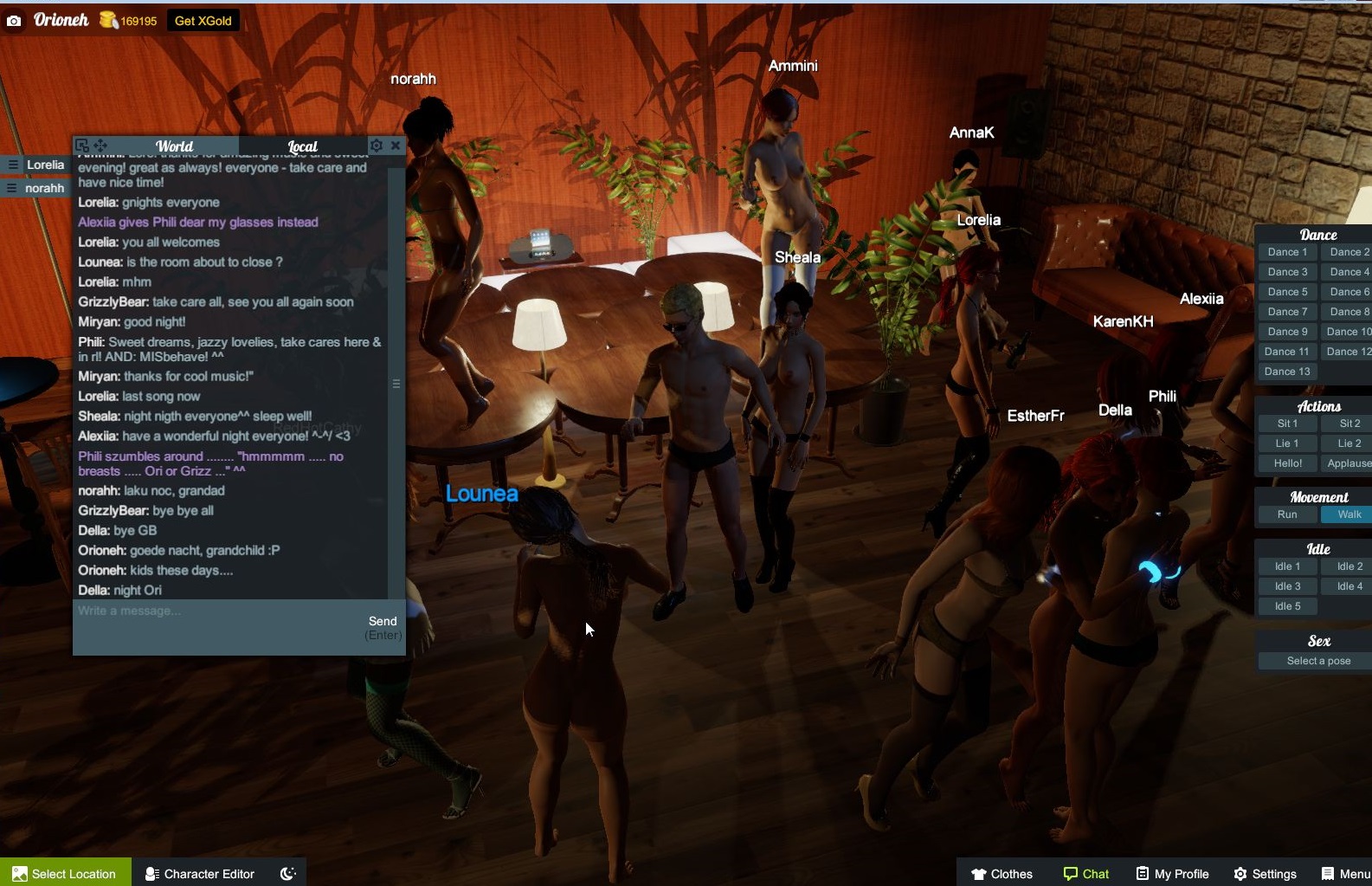Open Clothes using the shirt icon
1372x886 pixels.
pos(1001,873)
